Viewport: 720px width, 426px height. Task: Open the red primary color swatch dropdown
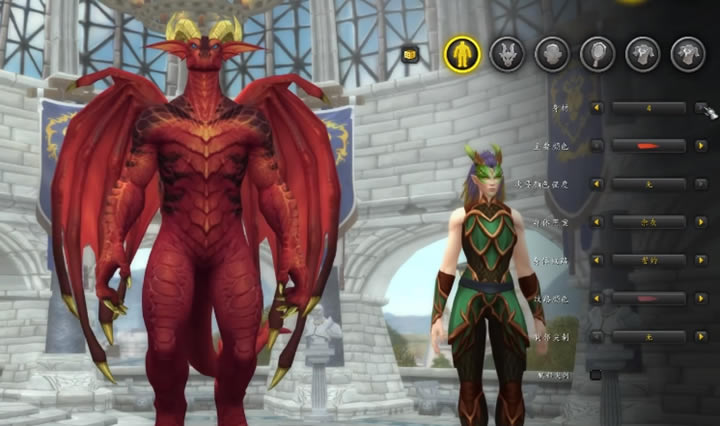(x=648, y=146)
